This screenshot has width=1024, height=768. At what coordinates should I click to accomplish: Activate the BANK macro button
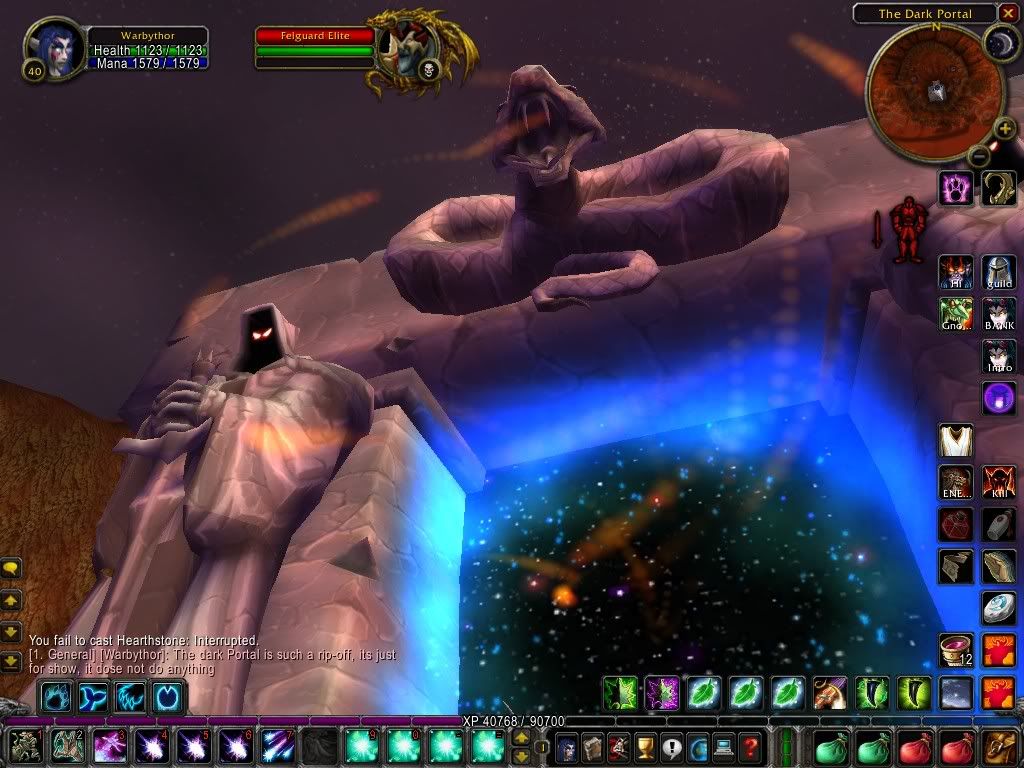[x=999, y=314]
